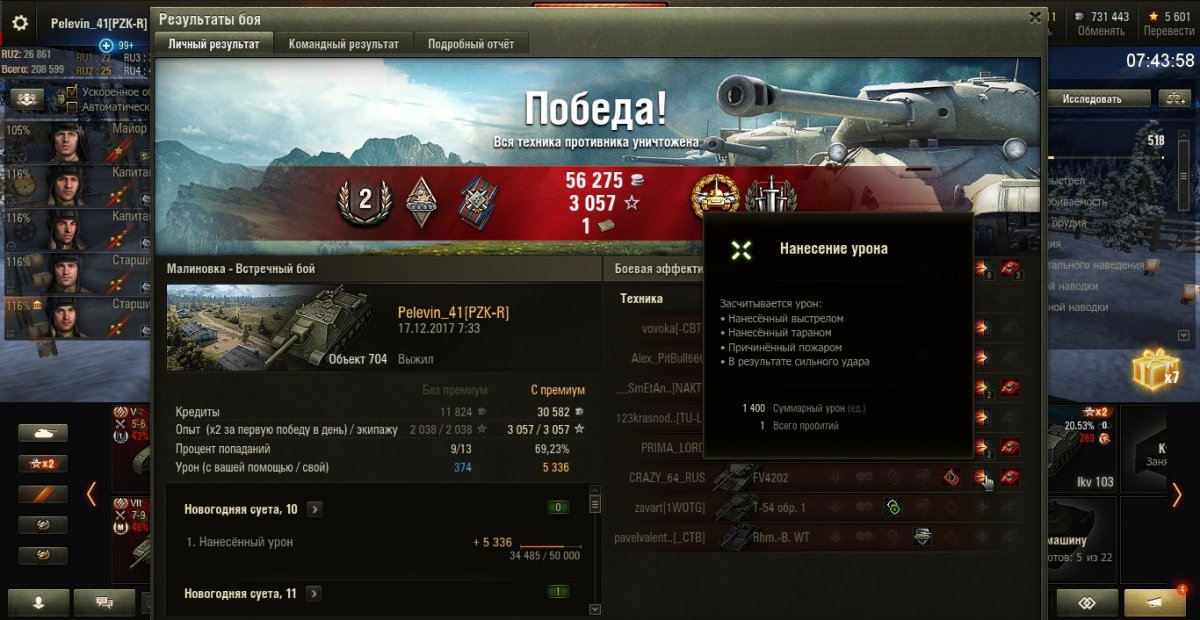Click the Pelevin_41[PZK-R] profile name in header
1200x620 pixels.
(99, 23)
